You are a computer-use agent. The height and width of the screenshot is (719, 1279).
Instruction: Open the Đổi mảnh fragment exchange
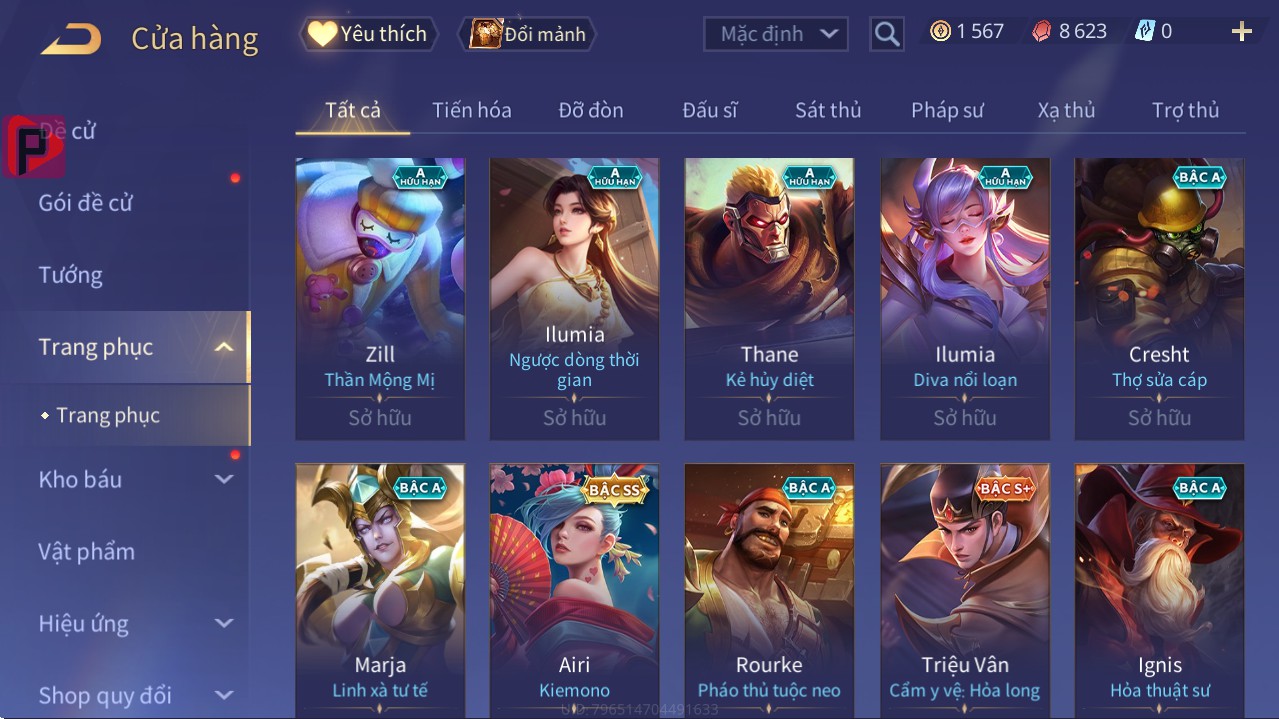(527, 34)
